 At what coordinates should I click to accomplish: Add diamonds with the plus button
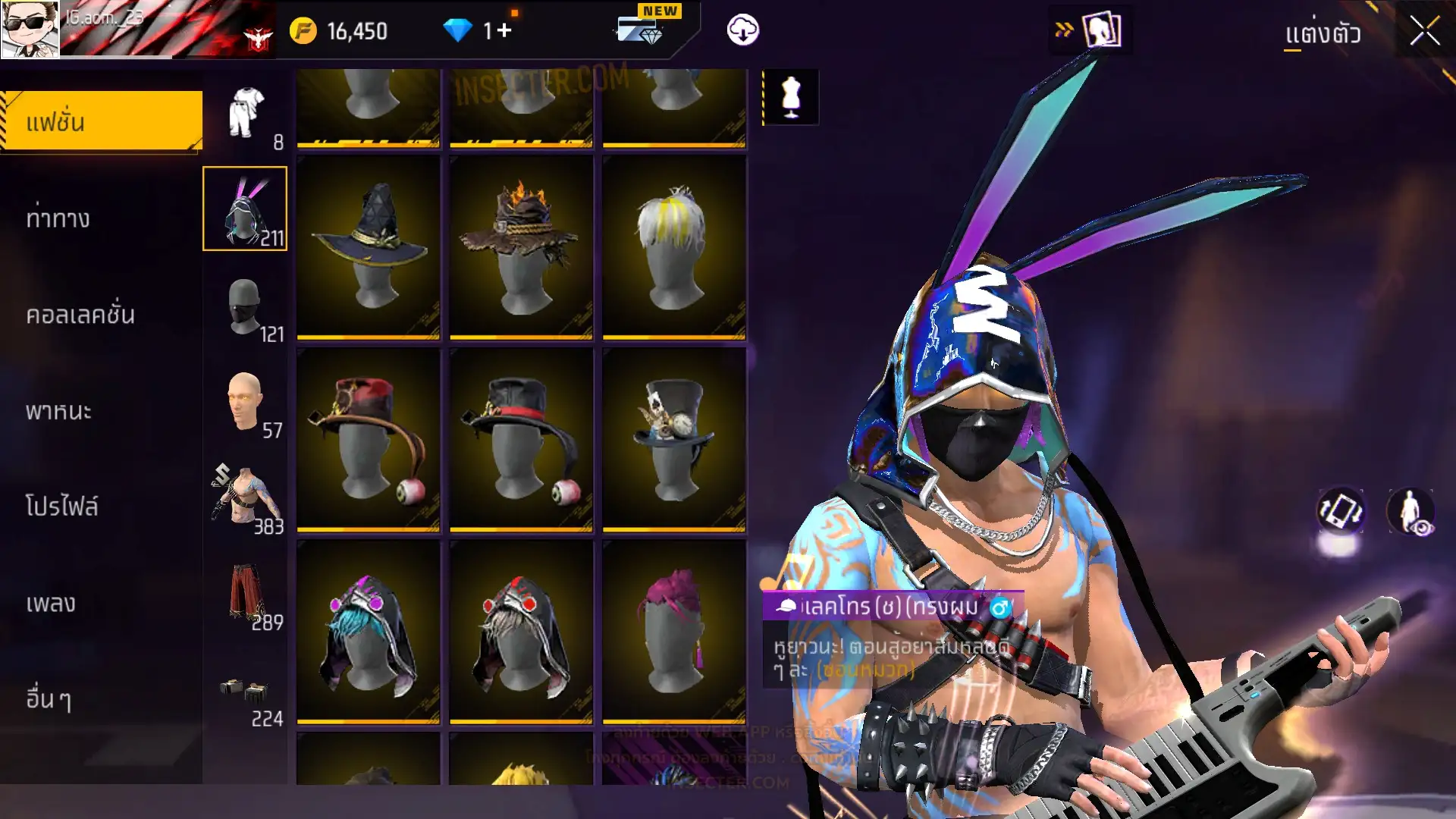tap(504, 30)
